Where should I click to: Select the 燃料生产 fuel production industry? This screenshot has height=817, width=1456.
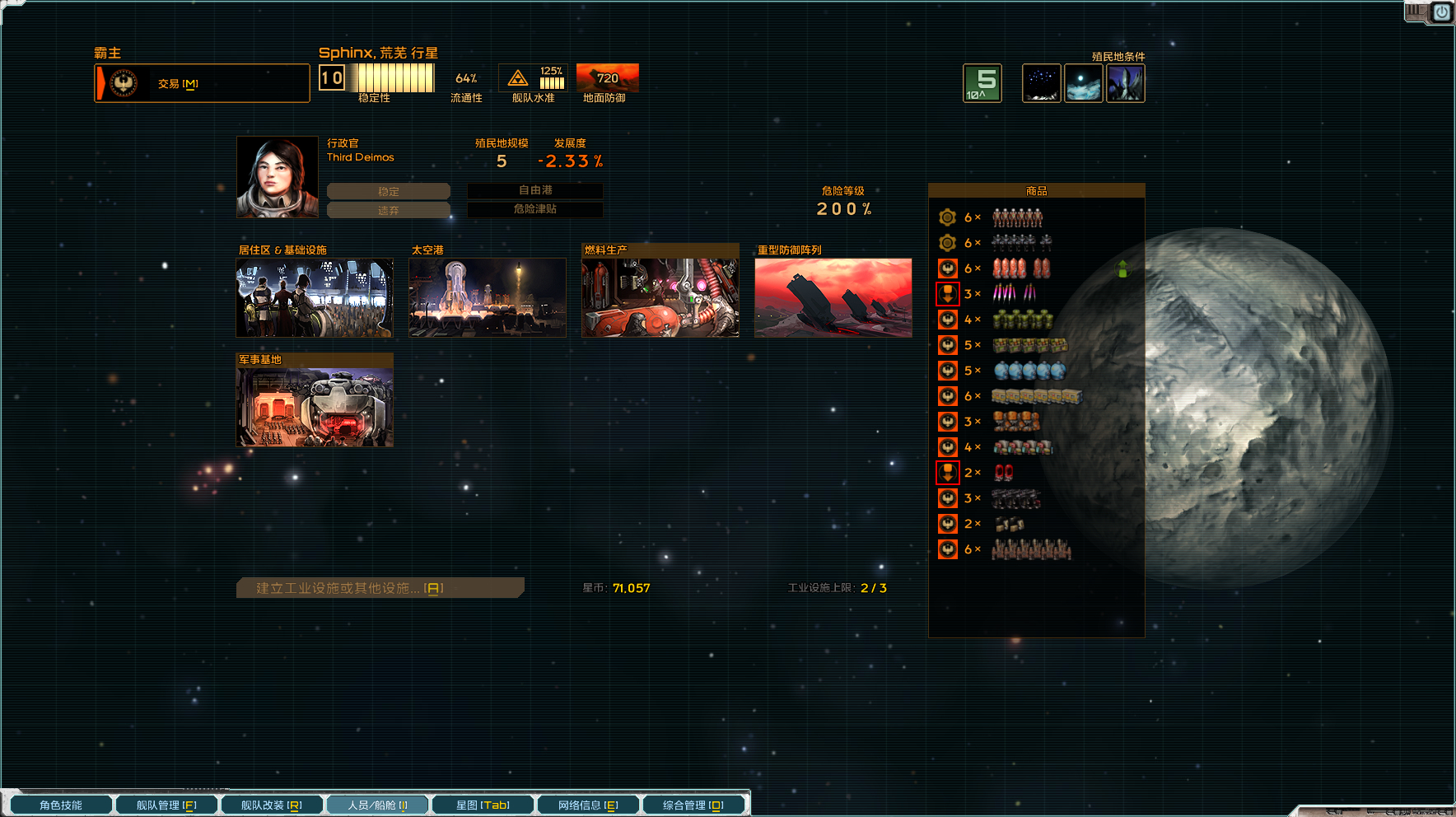point(660,297)
